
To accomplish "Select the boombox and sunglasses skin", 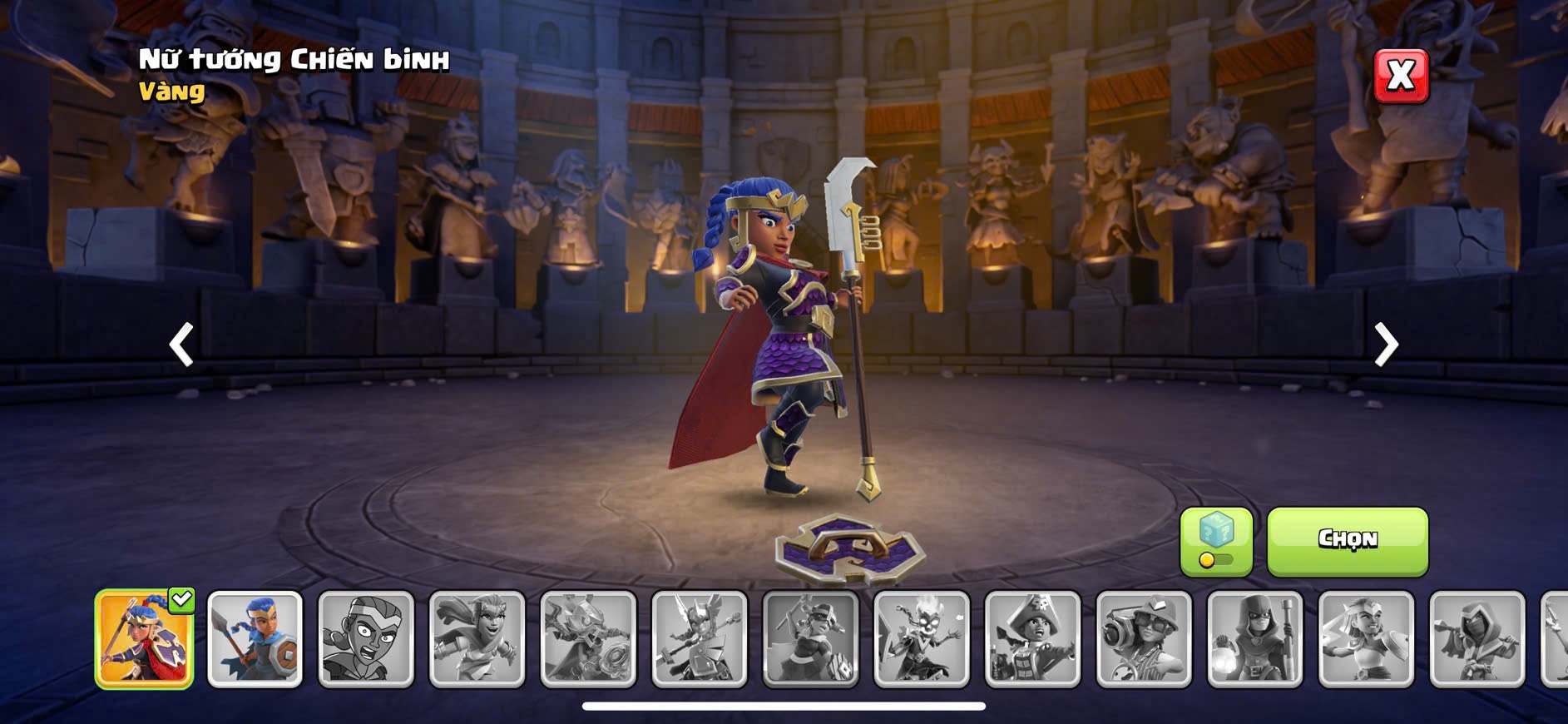I will 1144,639.
